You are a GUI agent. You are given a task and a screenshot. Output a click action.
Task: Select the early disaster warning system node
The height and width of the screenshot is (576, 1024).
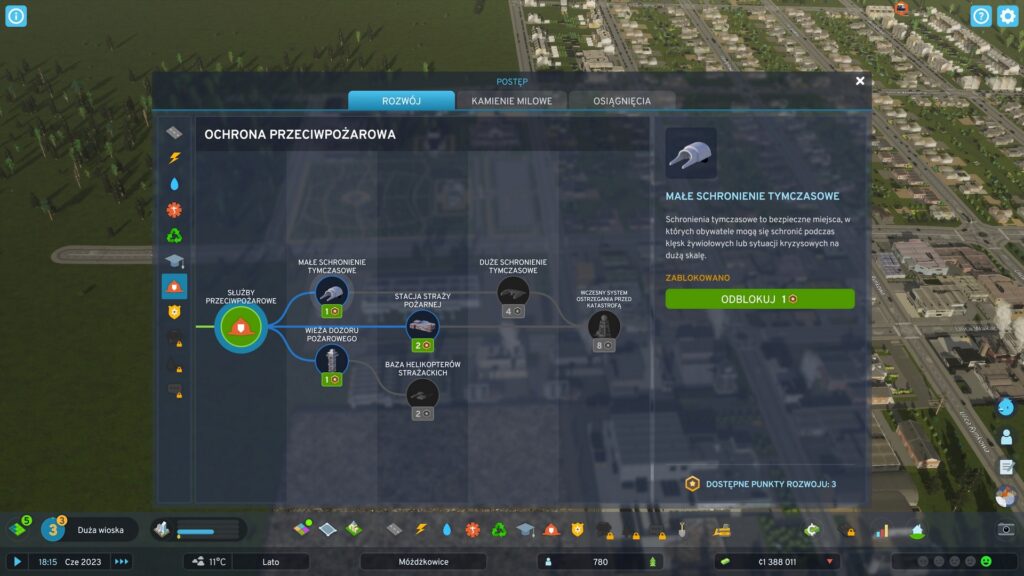pyautogui.click(x=604, y=325)
